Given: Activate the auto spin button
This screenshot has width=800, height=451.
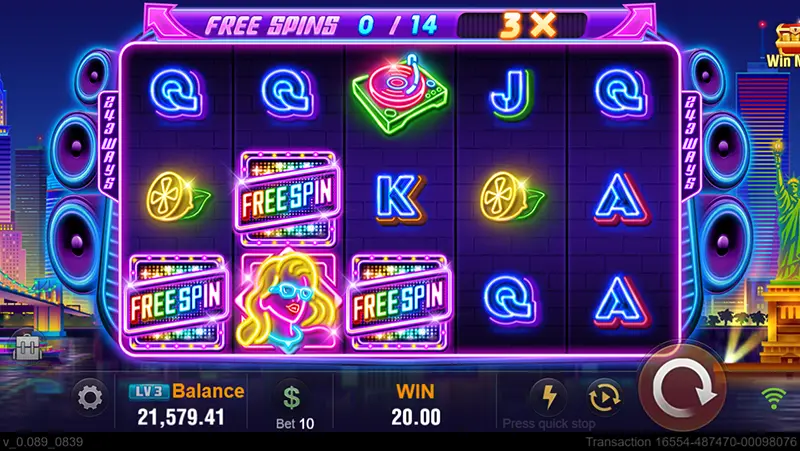Looking at the screenshot, I should tap(603, 396).
